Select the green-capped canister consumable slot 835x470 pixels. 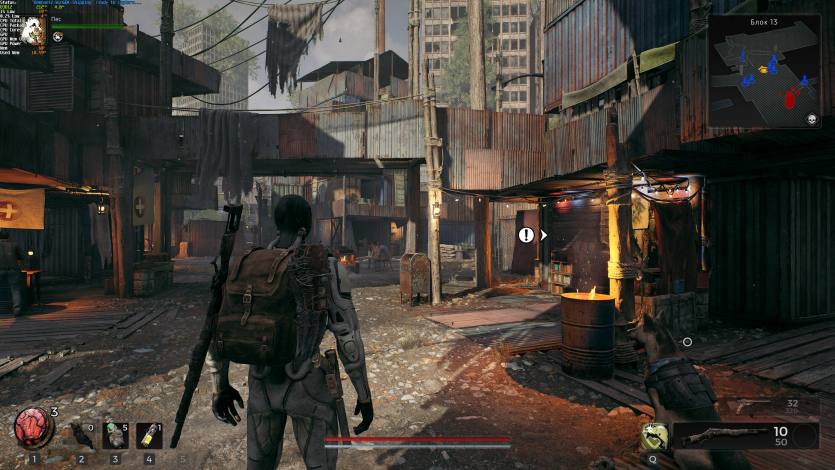point(115,434)
